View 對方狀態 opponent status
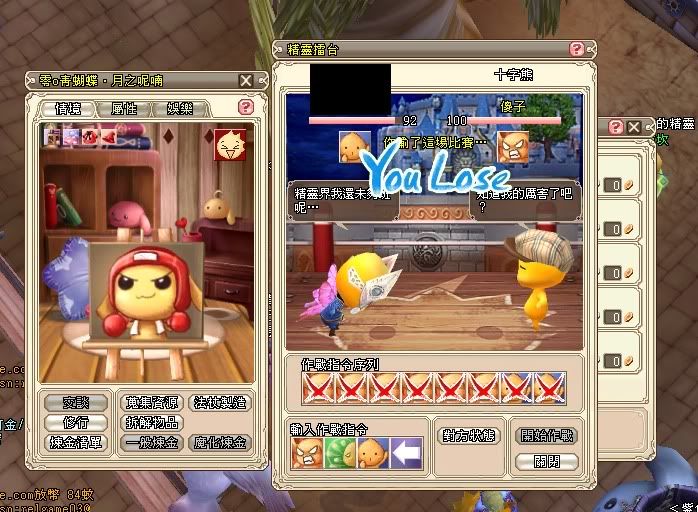The width and height of the screenshot is (698, 512). point(469,436)
